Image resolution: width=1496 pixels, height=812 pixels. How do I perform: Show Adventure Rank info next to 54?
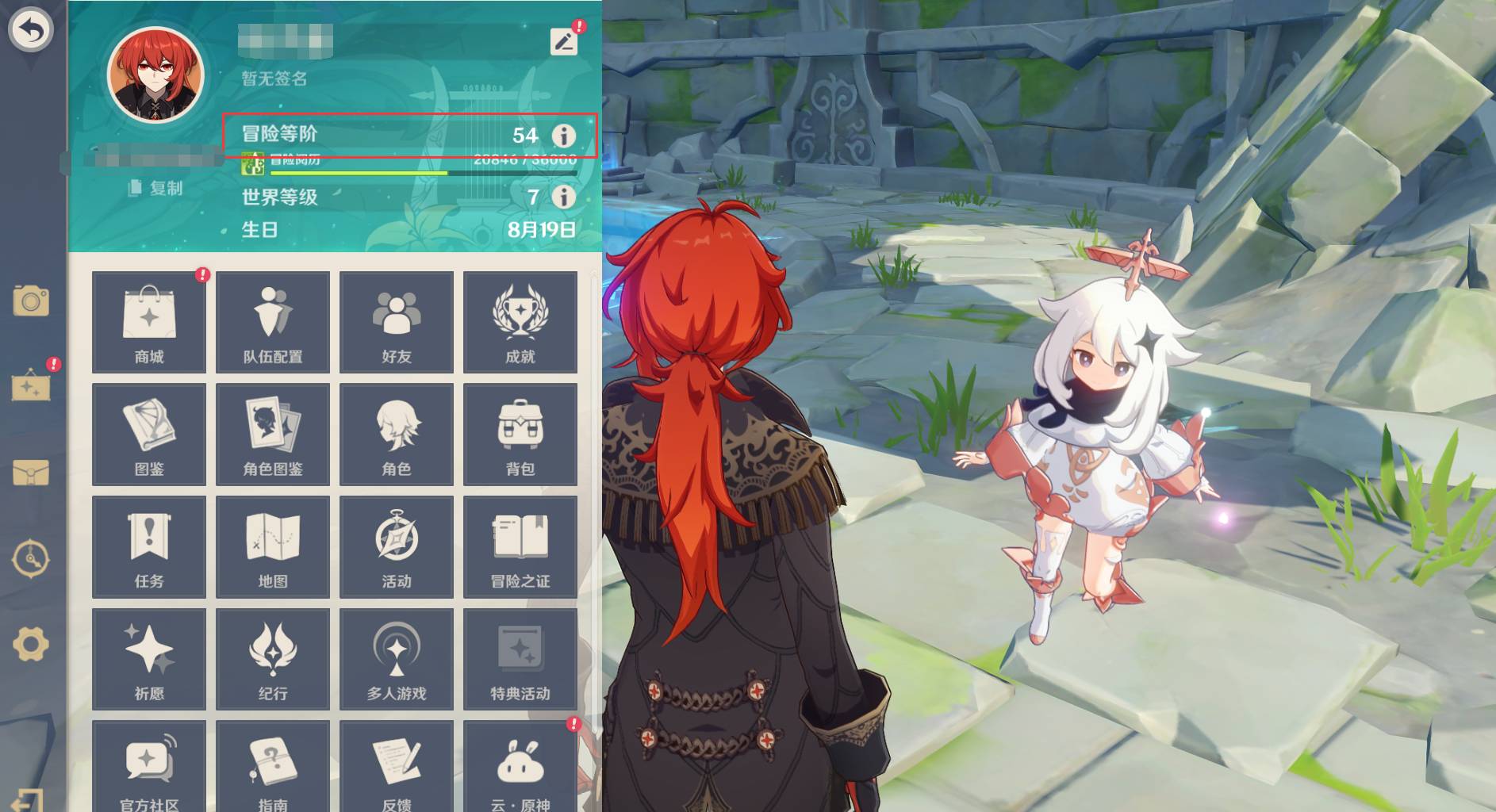coord(563,136)
